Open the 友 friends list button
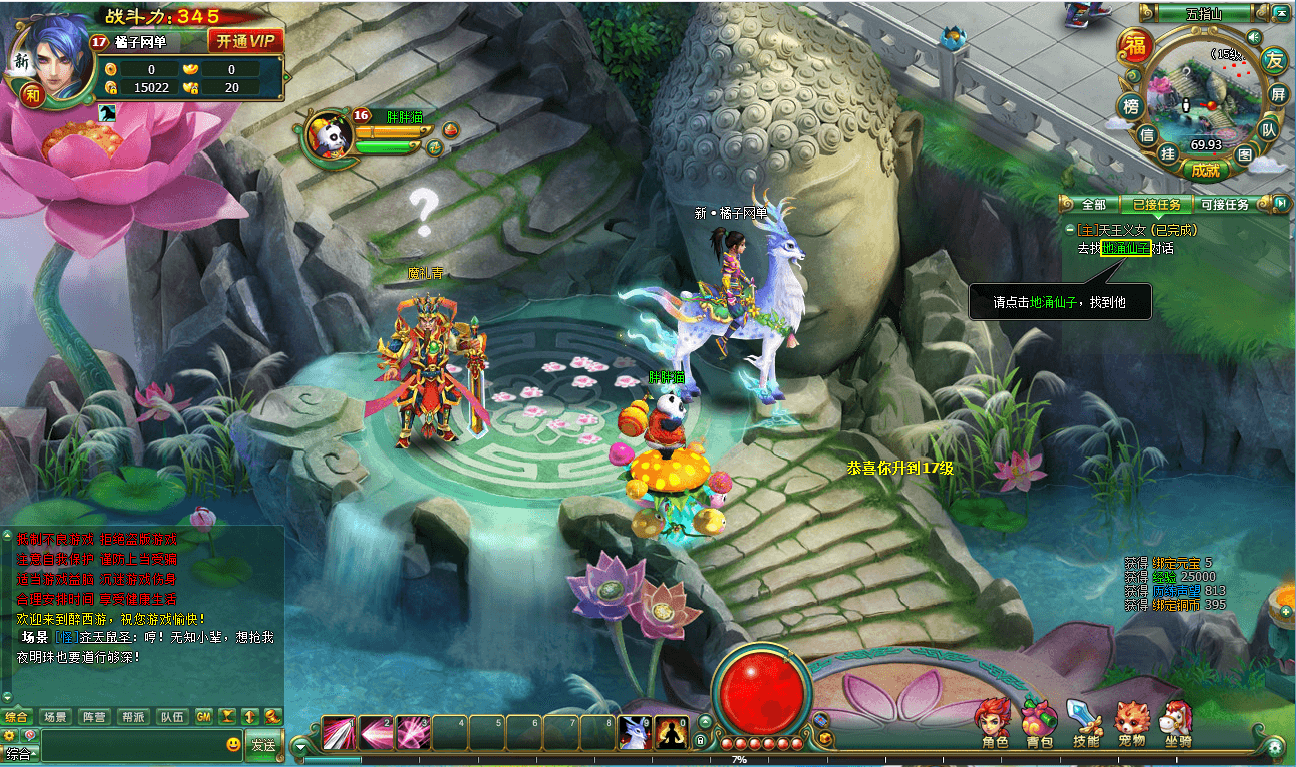Screen dimensions: 1296x767 tap(1274, 59)
